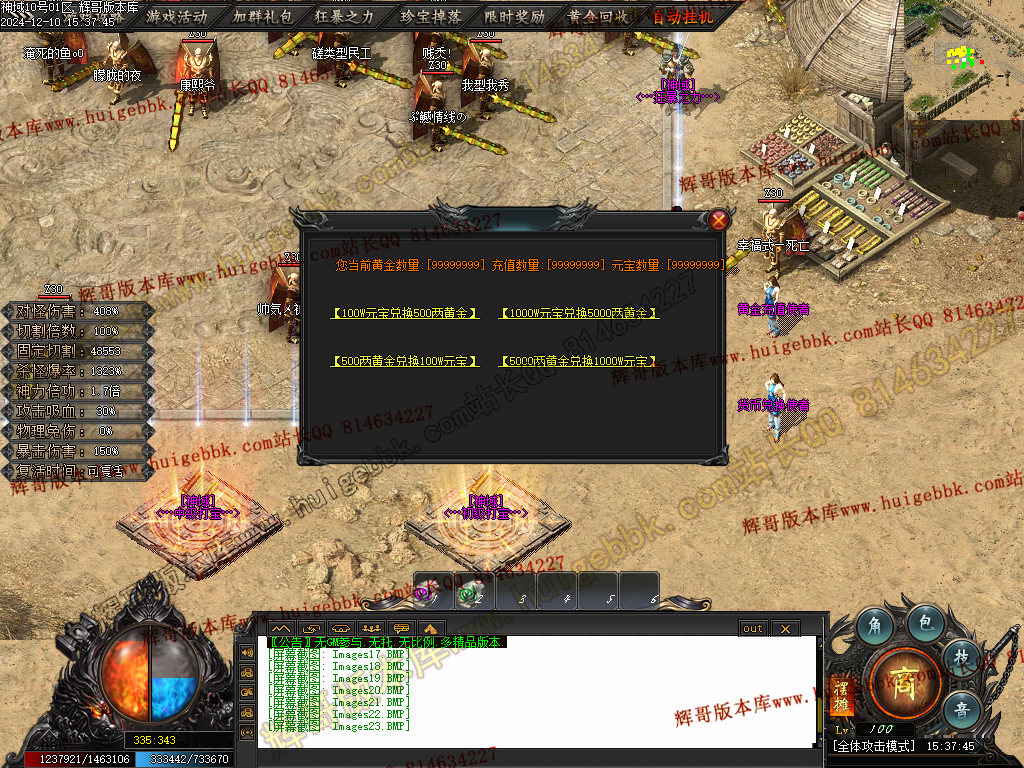Show the 限时奖励 timed rewards
This screenshot has height=768, width=1024.
coord(514,16)
